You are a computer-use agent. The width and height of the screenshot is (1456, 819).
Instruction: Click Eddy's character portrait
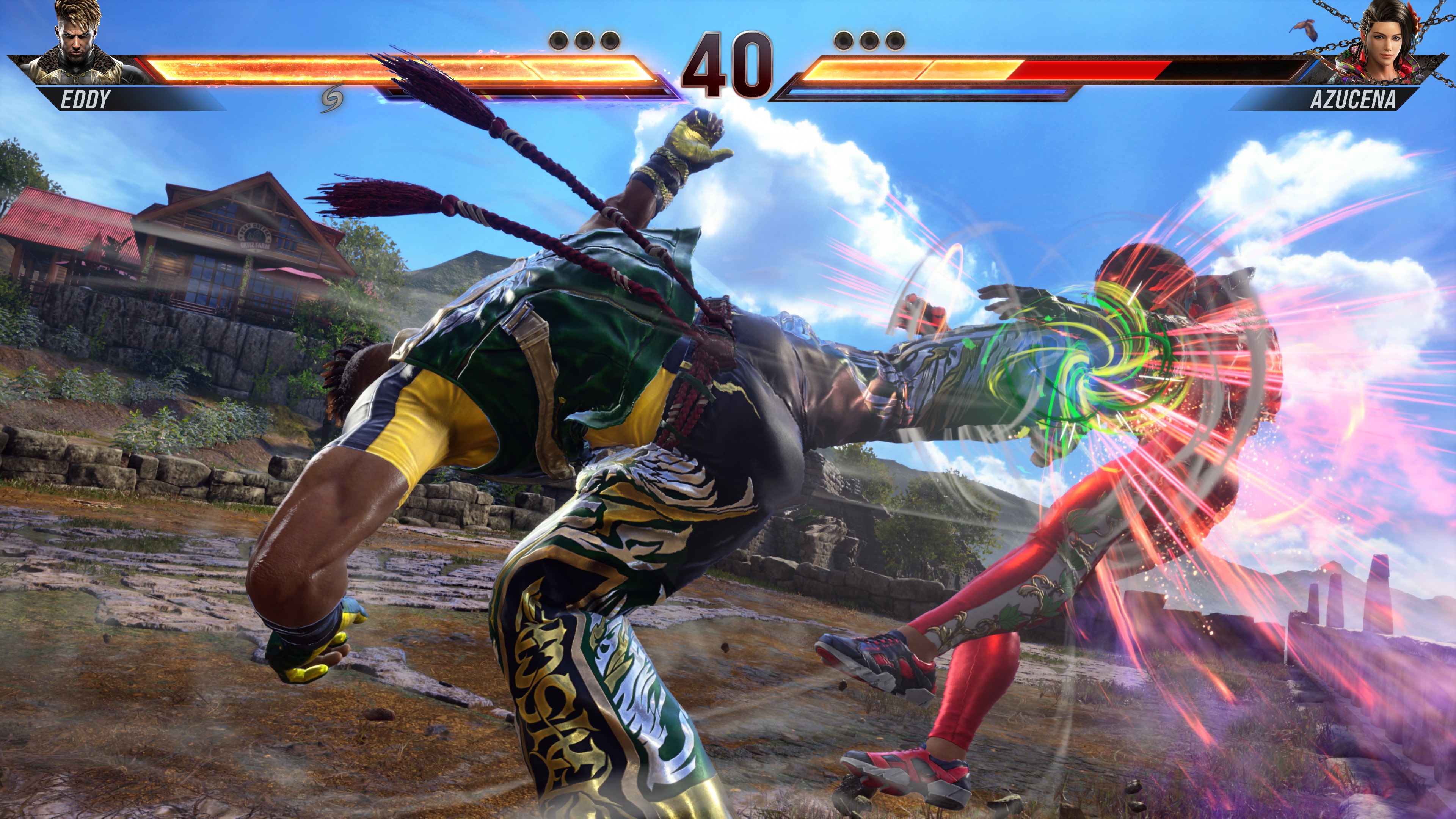(76, 42)
